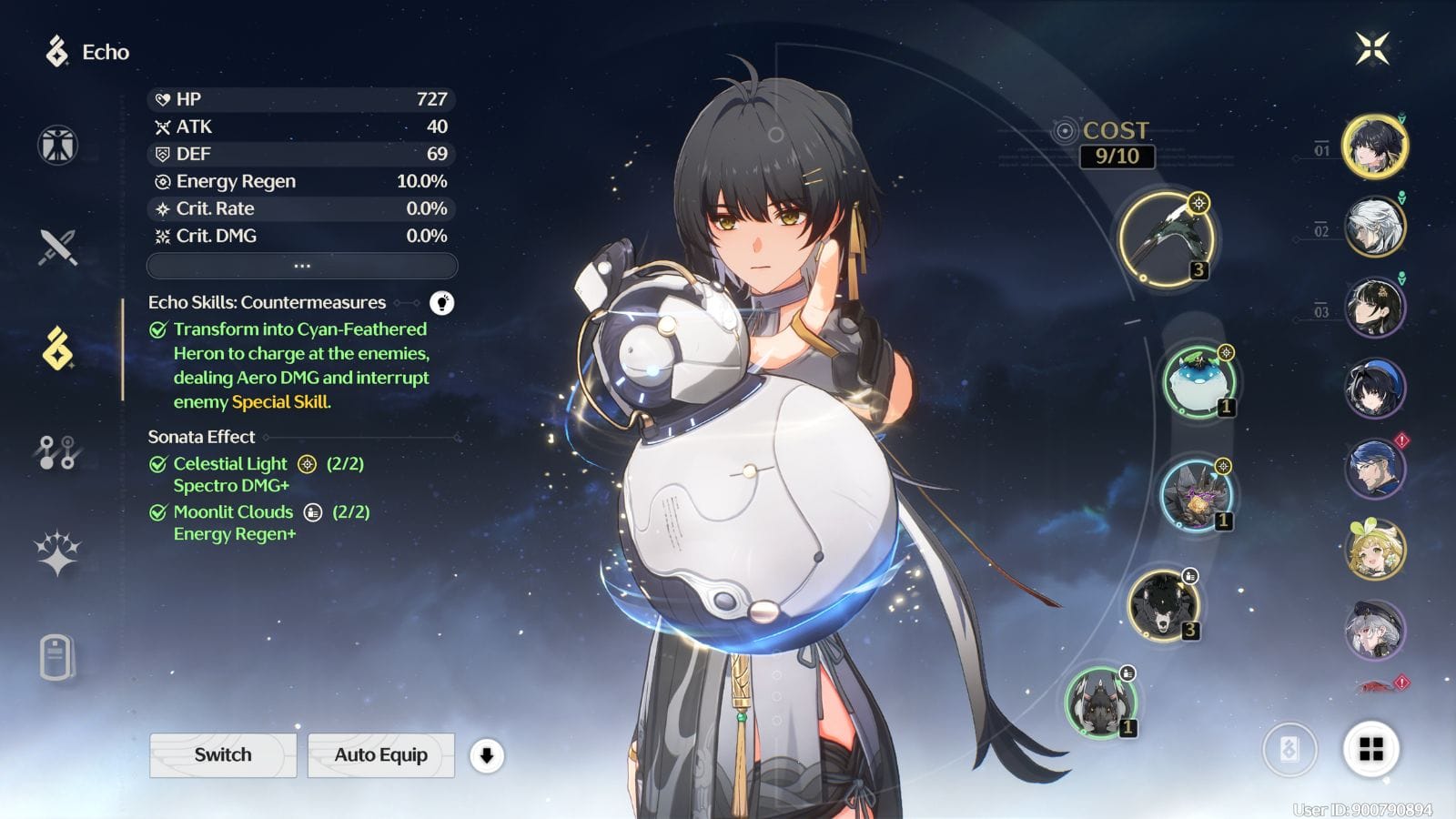Screen dimensions: 1456x819
Task: Show Echo Skills hint lightbulb
Action: [x=441, y=303]
